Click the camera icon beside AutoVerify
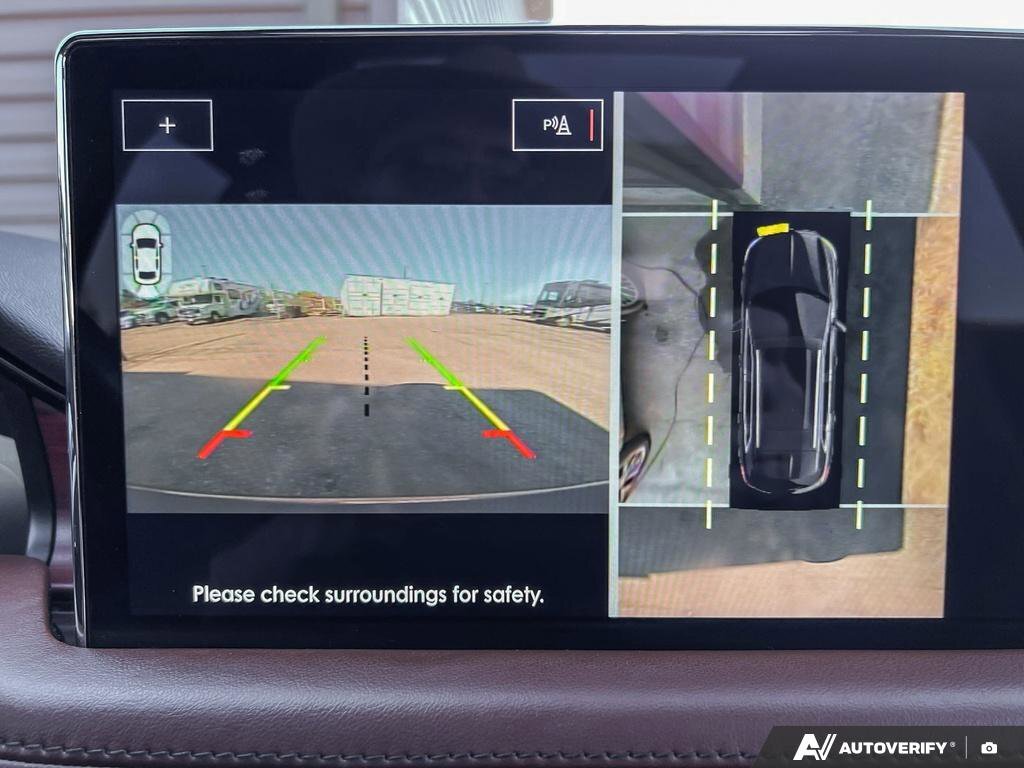1024x768 pixels. [989, 747]
